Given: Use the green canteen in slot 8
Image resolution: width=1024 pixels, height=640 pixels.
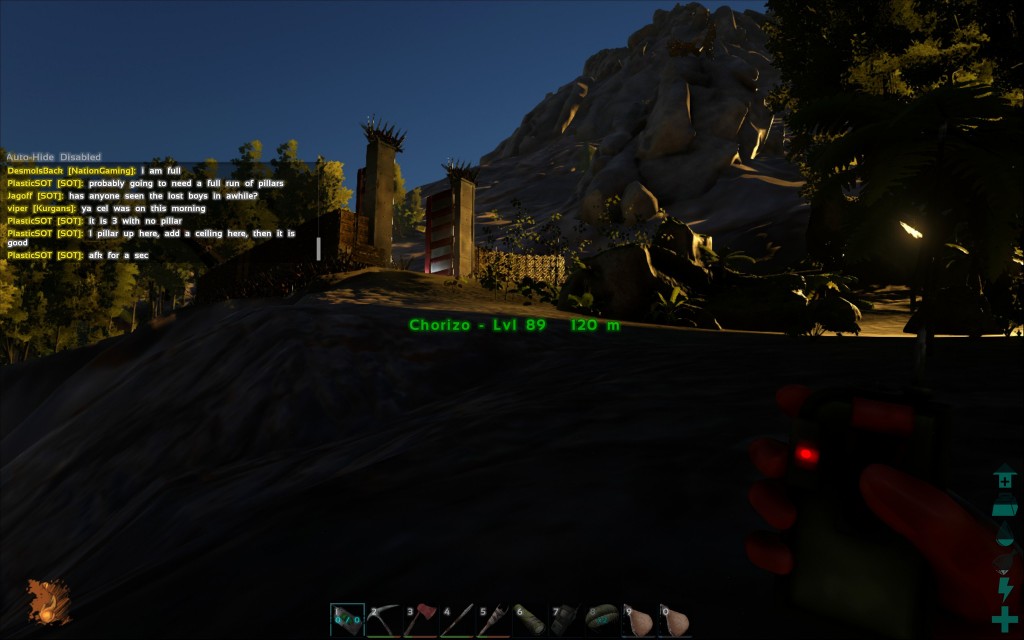Looking at the screenshot, I should [603, 621].
